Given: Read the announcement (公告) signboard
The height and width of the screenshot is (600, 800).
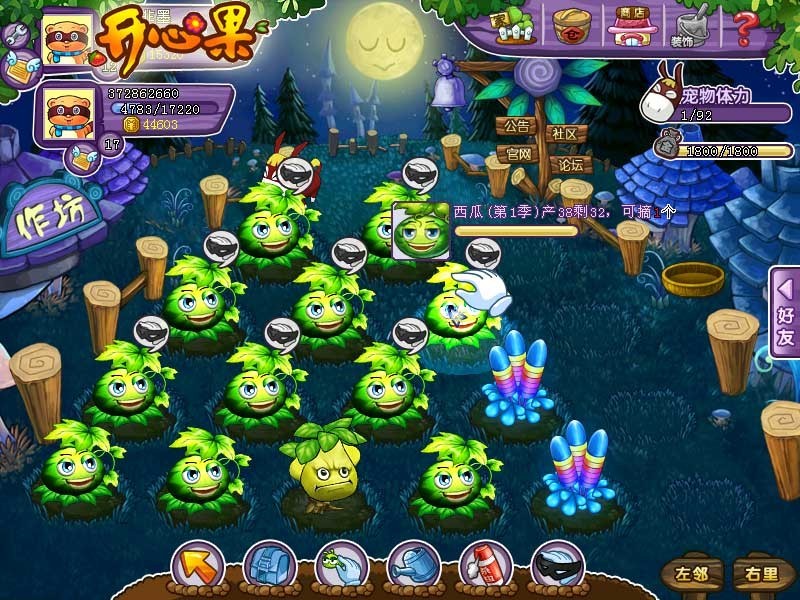Looking at the screenshot, I should [x=516, y=127].
